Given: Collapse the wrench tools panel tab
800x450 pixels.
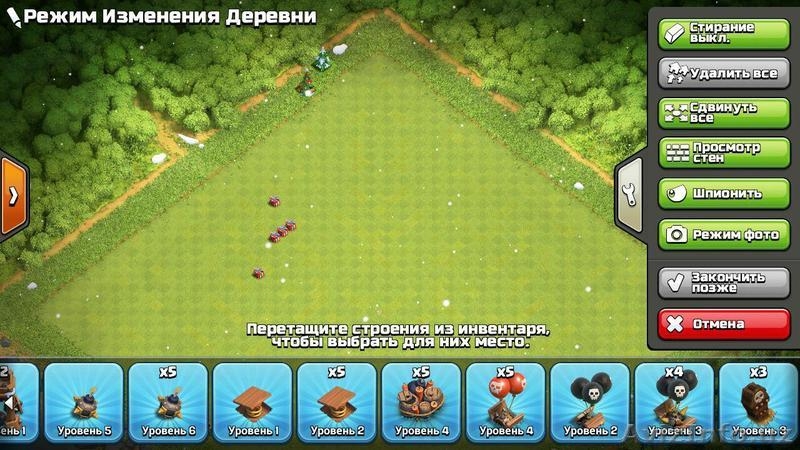Looking at the screenshot, I should tap(629, 195).
